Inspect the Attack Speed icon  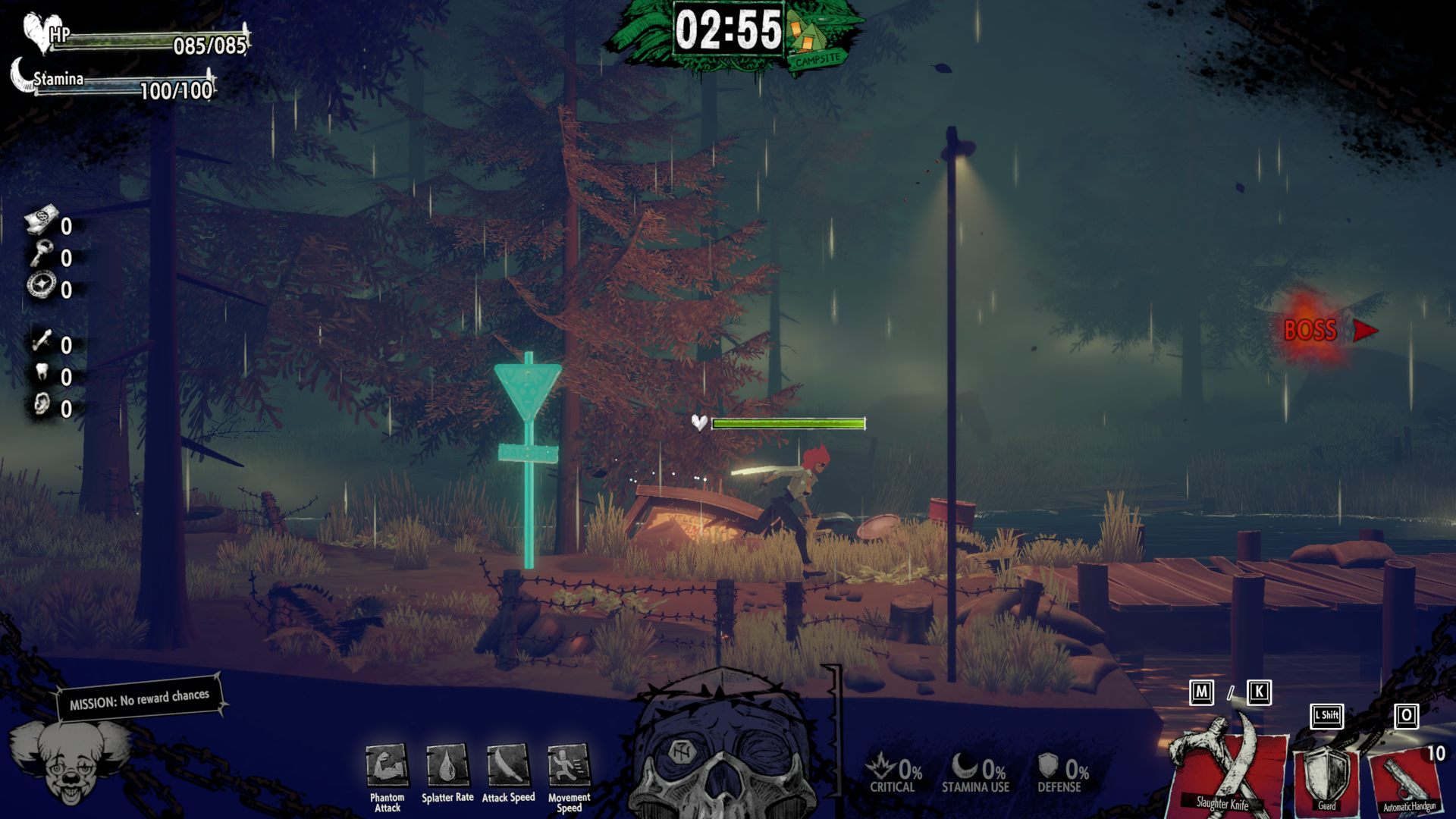508,766
